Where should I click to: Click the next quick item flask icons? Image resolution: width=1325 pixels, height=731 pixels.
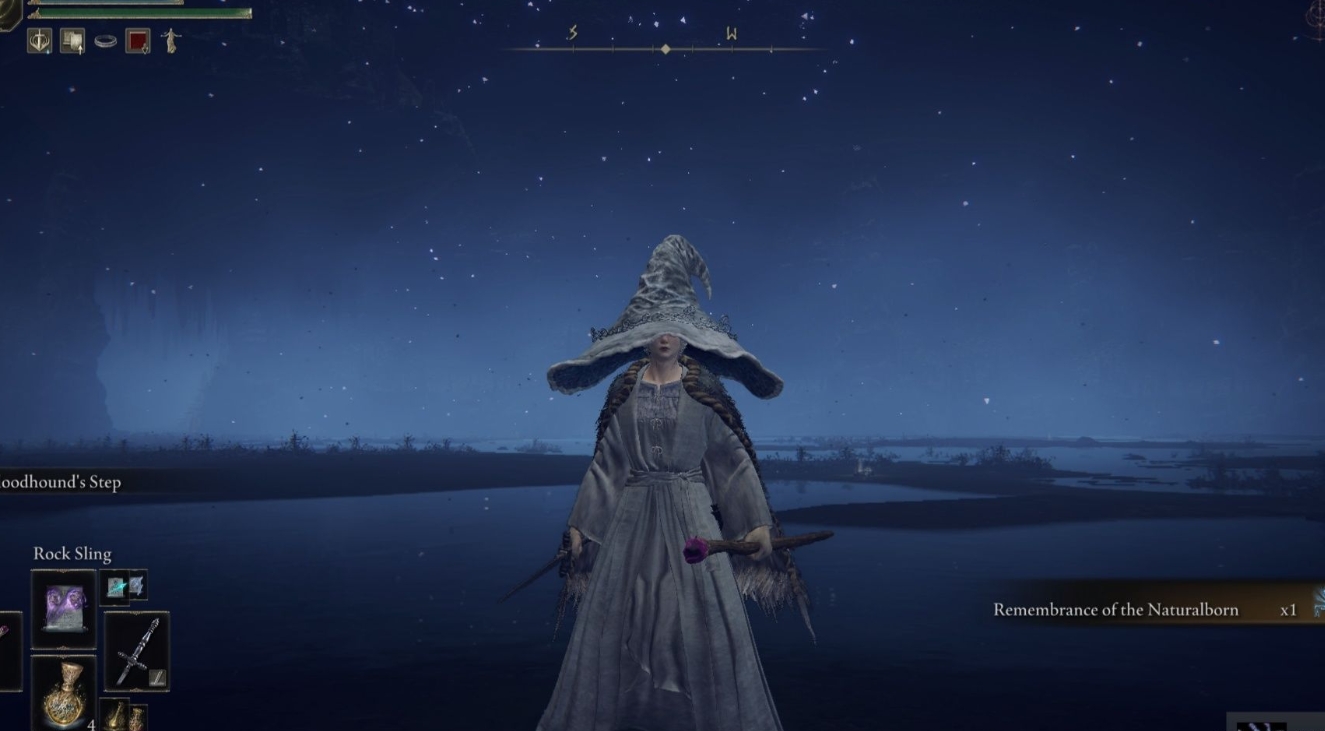pos(125,716)
